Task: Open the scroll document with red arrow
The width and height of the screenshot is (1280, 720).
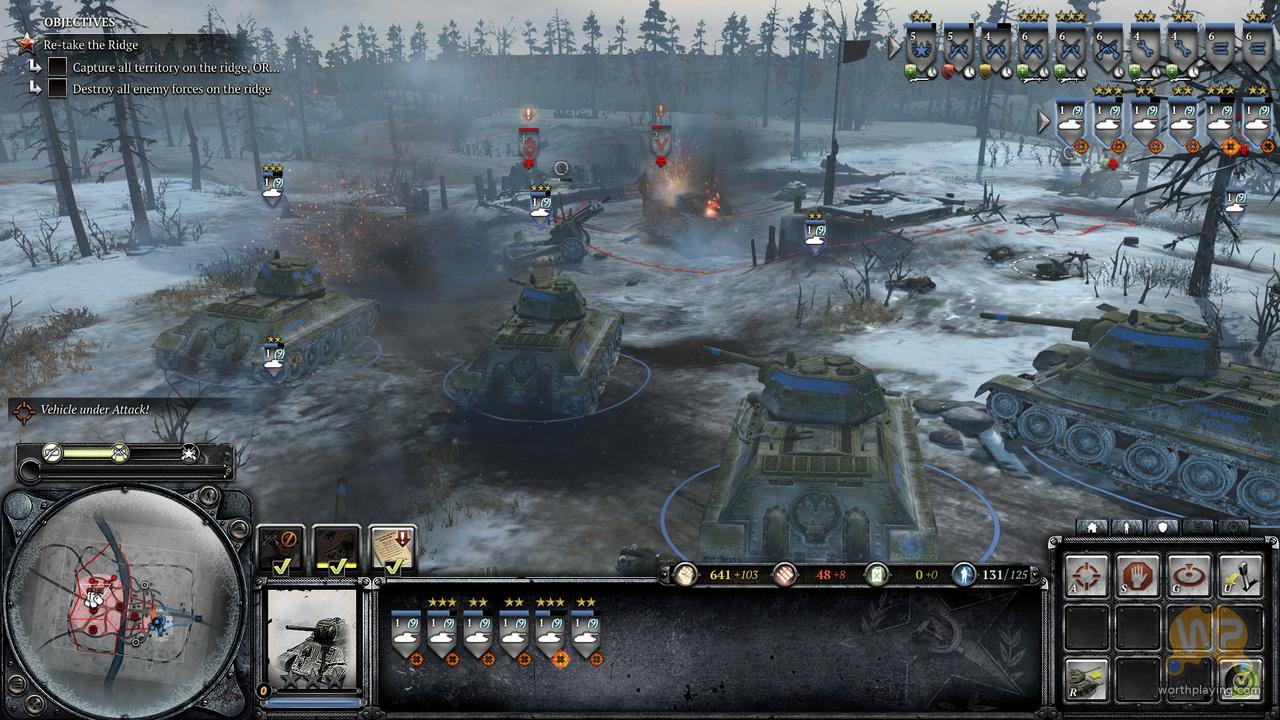Action: point(393,550)
